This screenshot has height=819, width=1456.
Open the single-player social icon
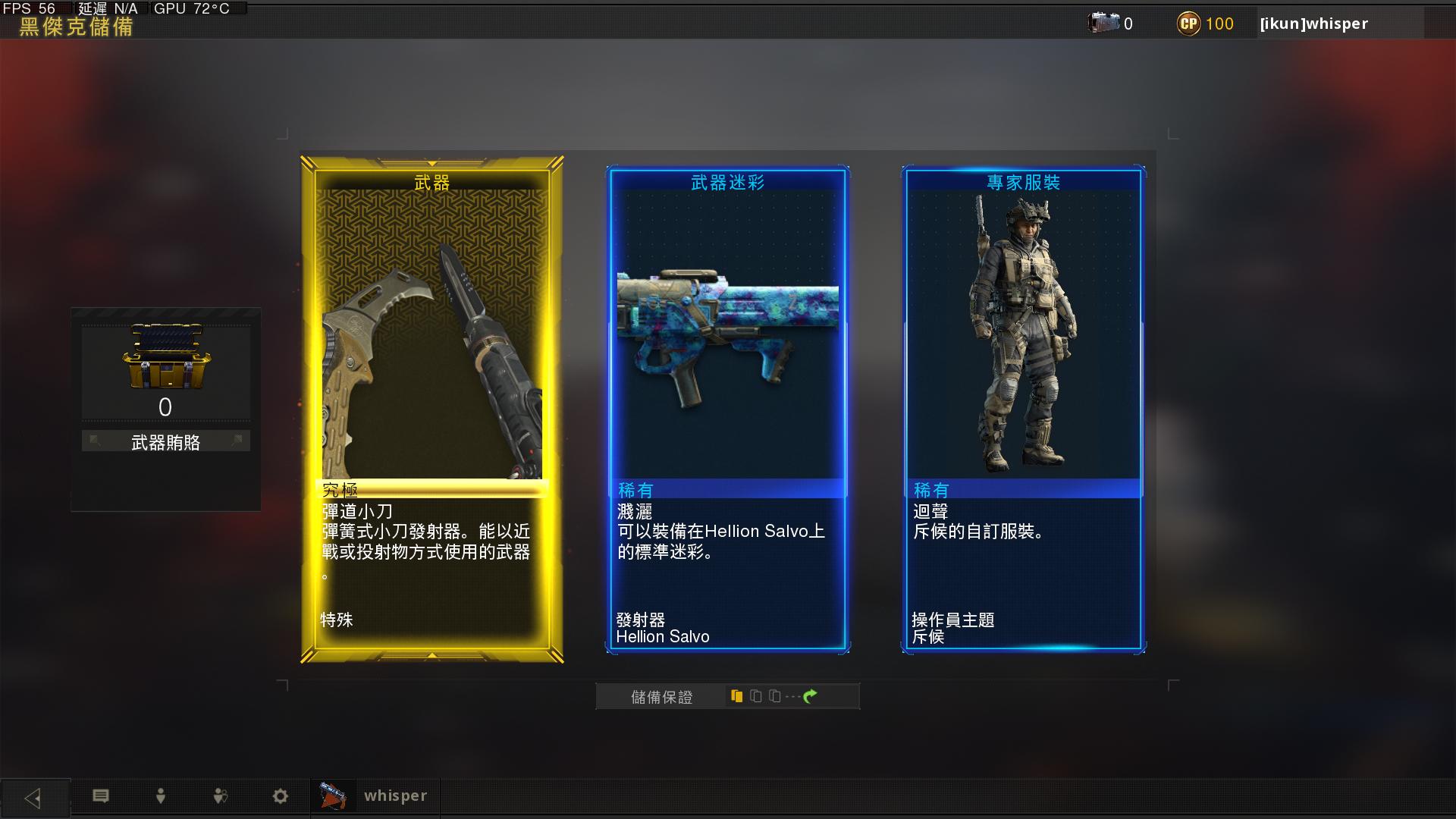pos(160,796)
